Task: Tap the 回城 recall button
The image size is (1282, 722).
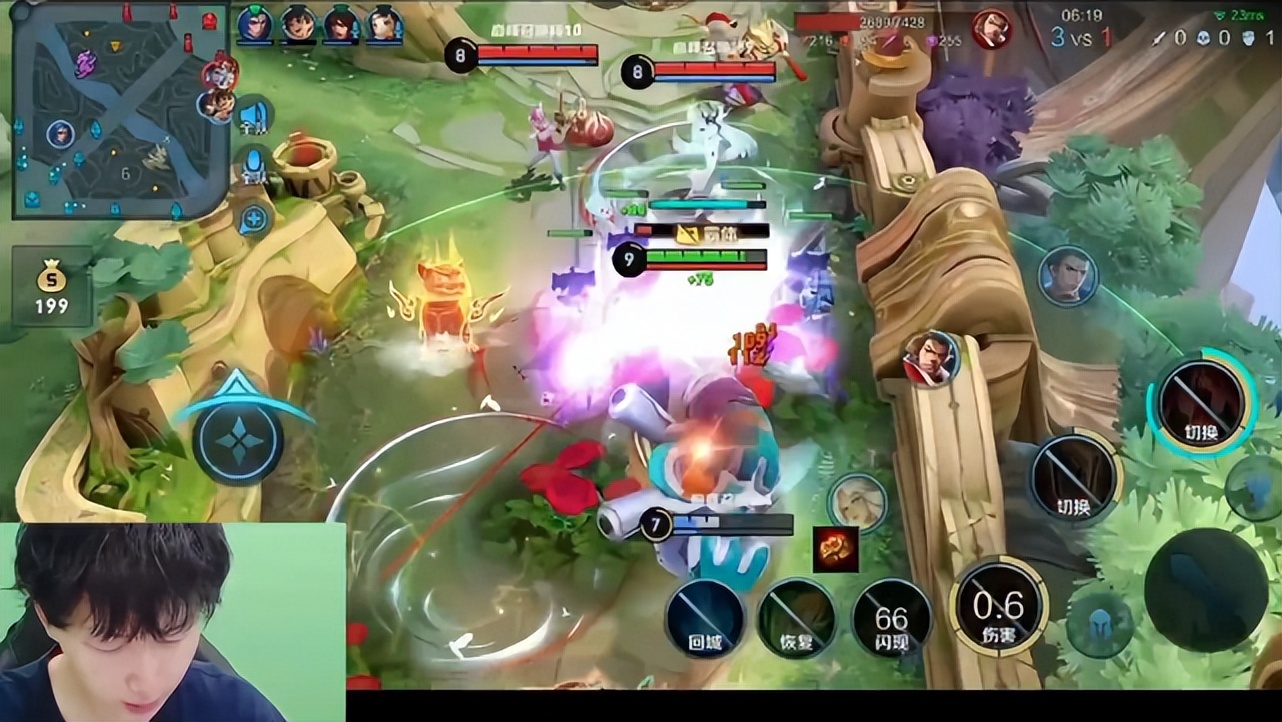Action: point(706,617)
